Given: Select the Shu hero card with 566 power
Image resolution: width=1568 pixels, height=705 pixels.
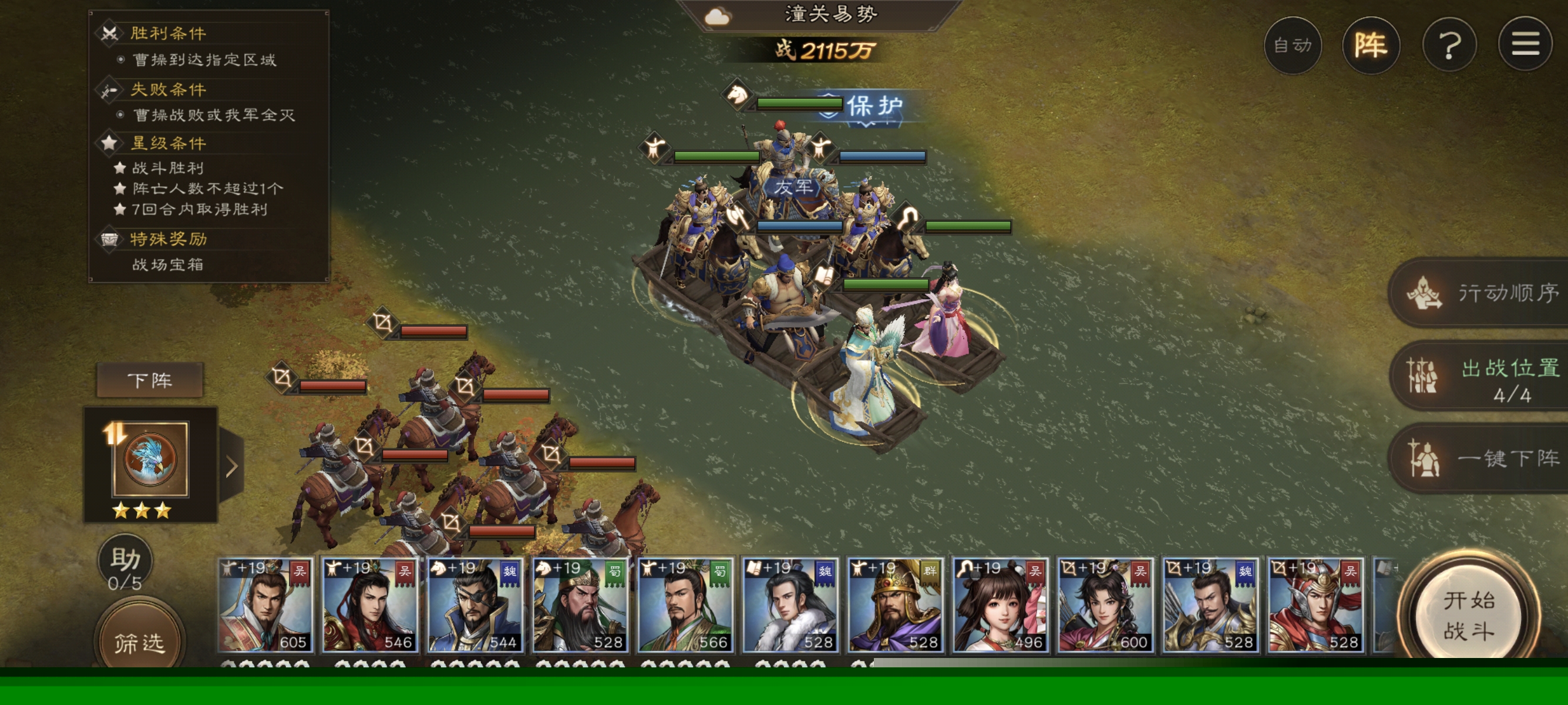Looking at the screenshot, I should 685,605.
